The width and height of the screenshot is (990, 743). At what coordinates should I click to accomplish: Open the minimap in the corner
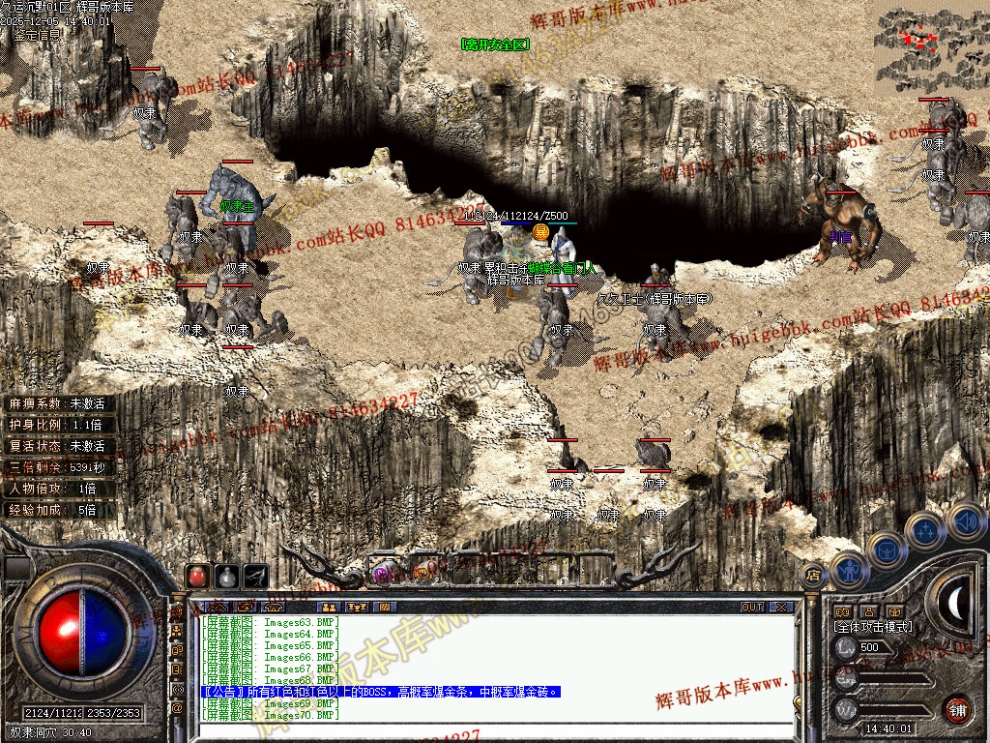[x=932, y=46]
